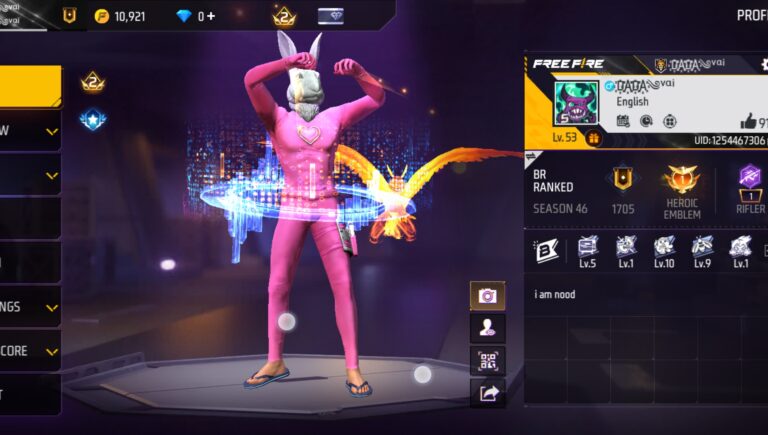Show the profile QR code
This screenshot has height=435, width=768.
click(x=488, y=361)
